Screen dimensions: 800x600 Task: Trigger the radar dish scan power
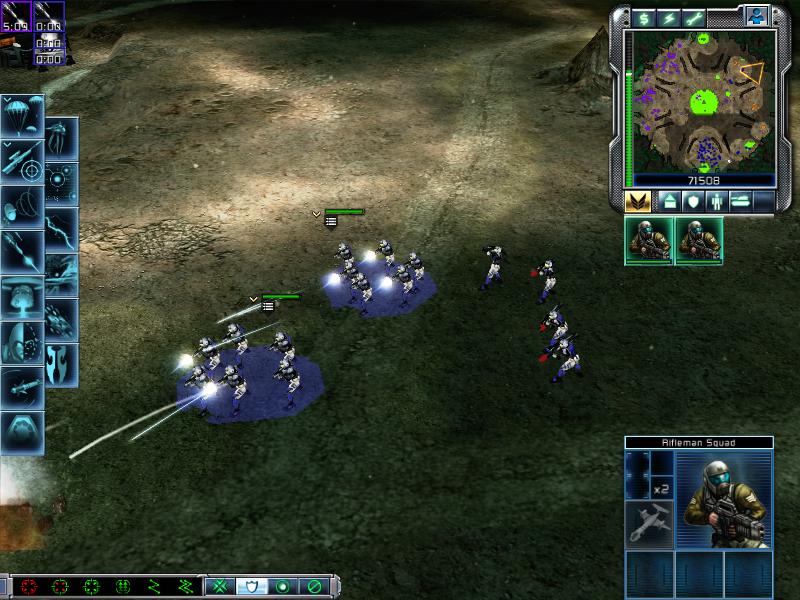click(x=21, y=207)
